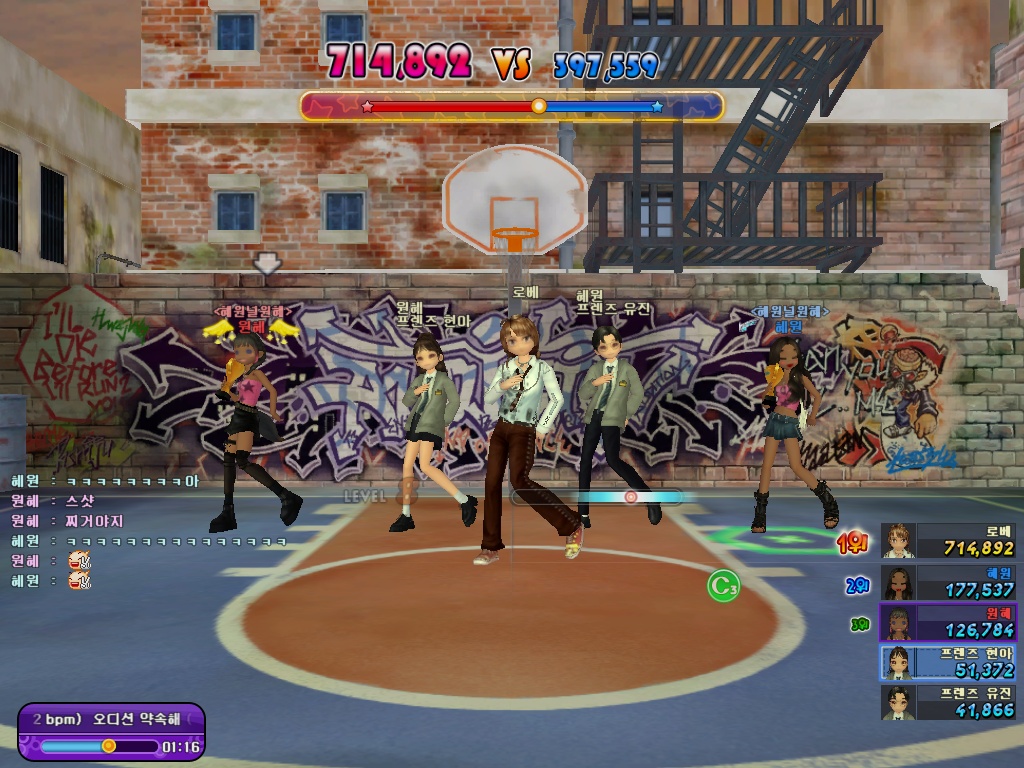Select 원혜's row with score 126,784
Screen dimensions: 1024x768
(x=948, y=622)
